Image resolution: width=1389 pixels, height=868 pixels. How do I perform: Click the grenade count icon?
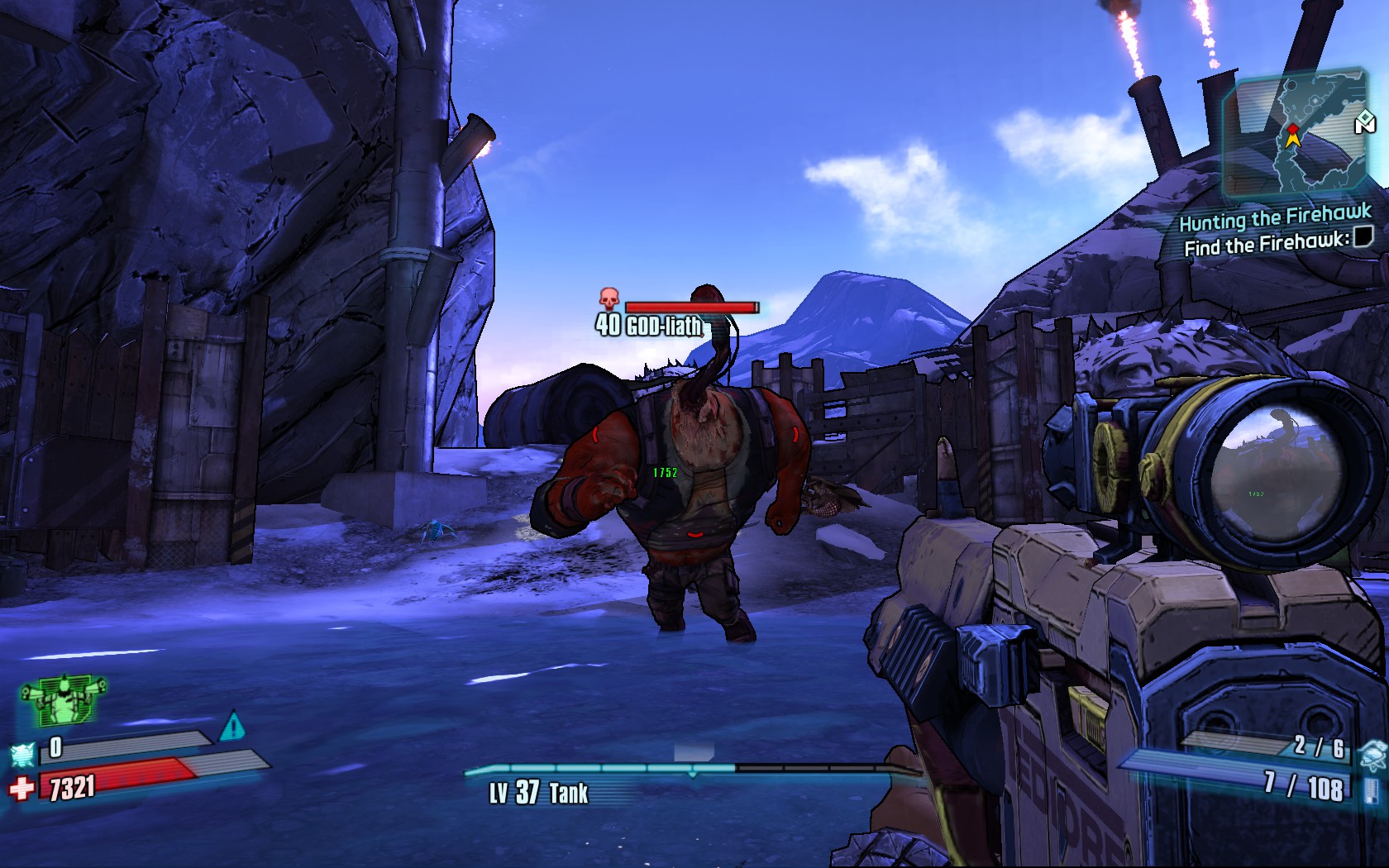coord(1372,751)
